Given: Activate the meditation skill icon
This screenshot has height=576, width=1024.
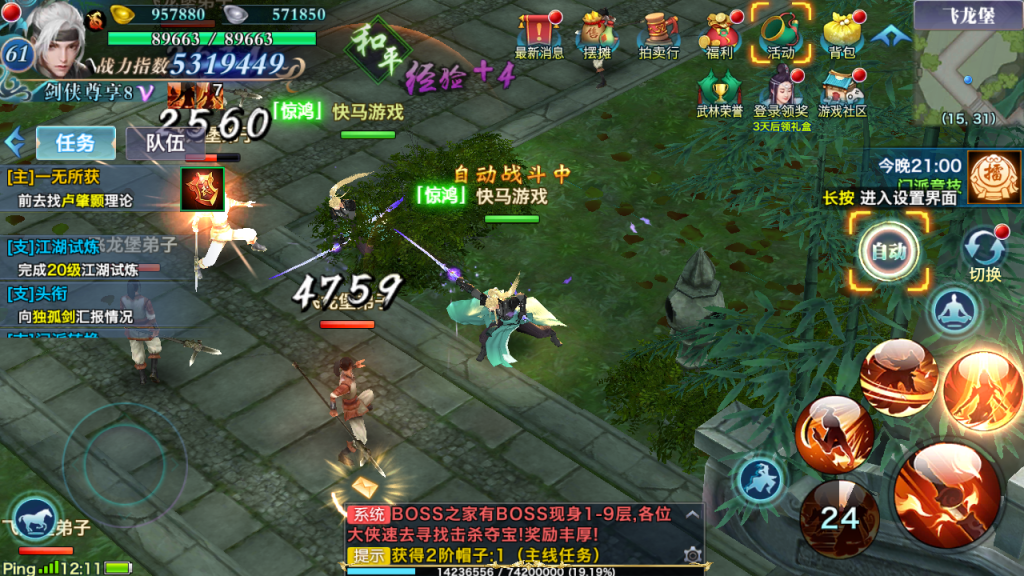Looking at the screenshot, I should click(953, 311).
